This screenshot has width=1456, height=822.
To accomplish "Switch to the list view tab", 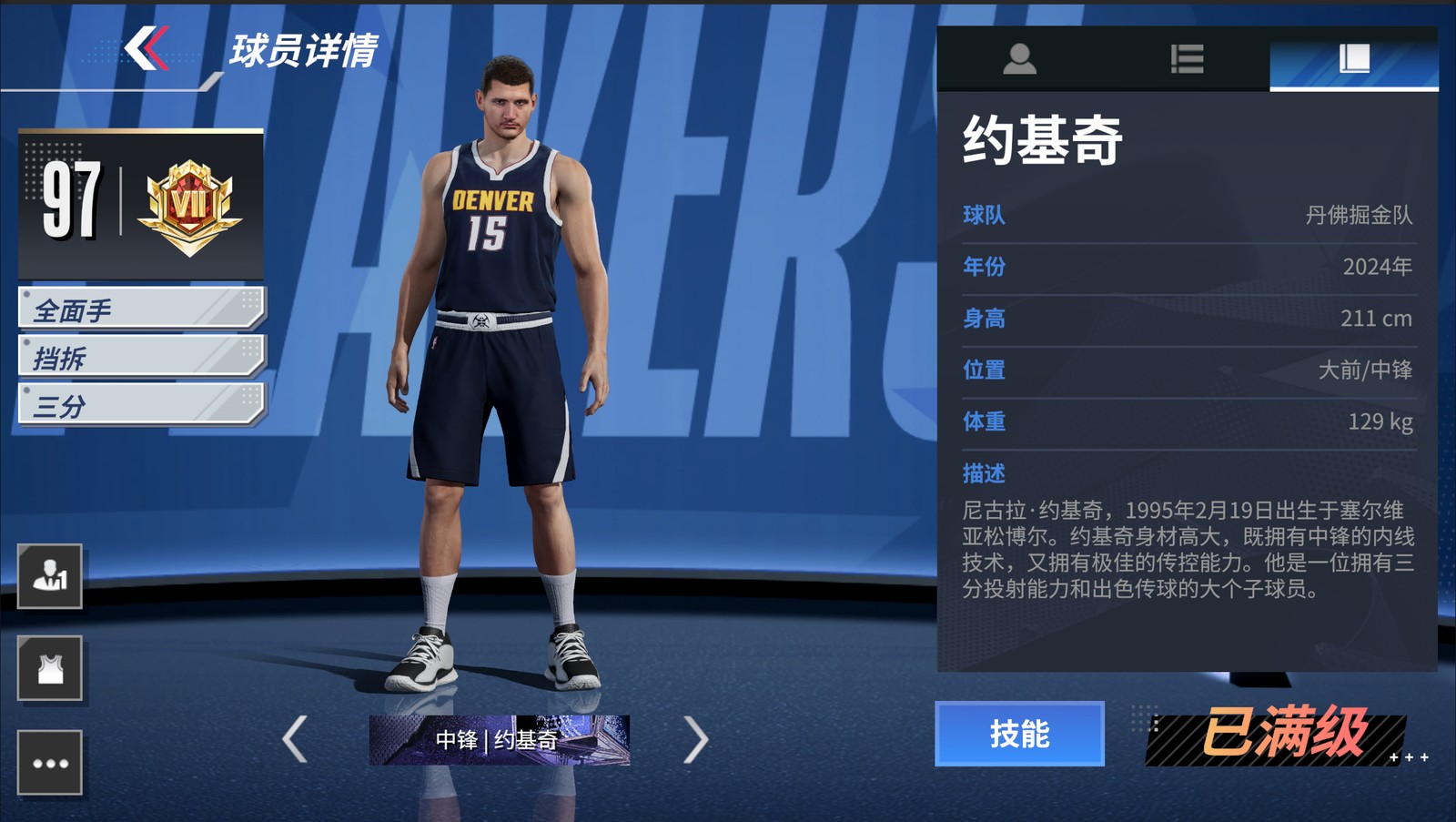I will tap(1187, 59).
